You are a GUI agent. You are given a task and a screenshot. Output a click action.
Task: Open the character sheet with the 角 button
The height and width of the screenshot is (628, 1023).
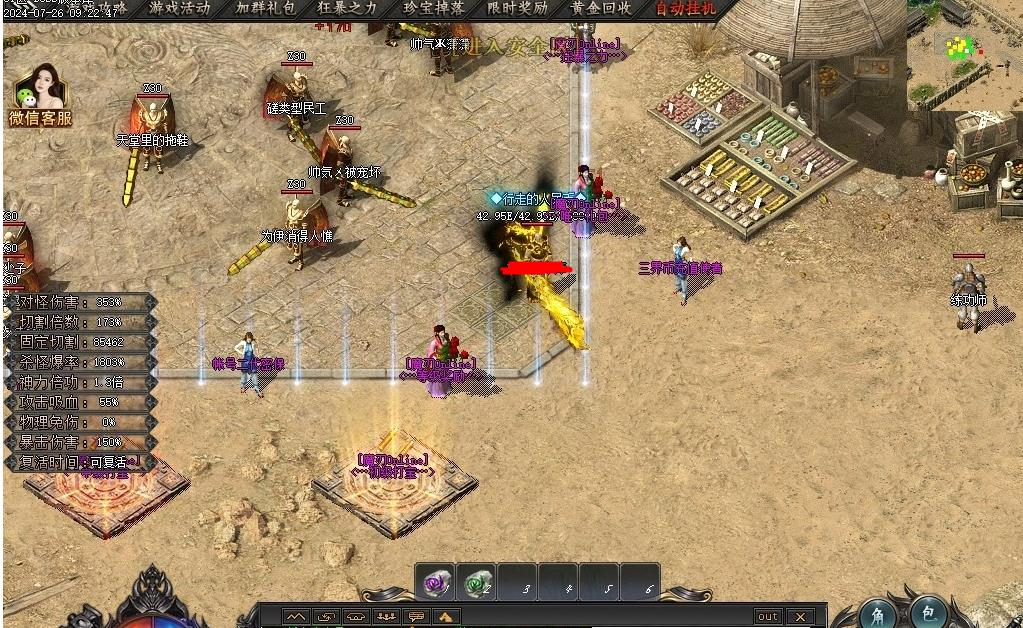(877, 613)
